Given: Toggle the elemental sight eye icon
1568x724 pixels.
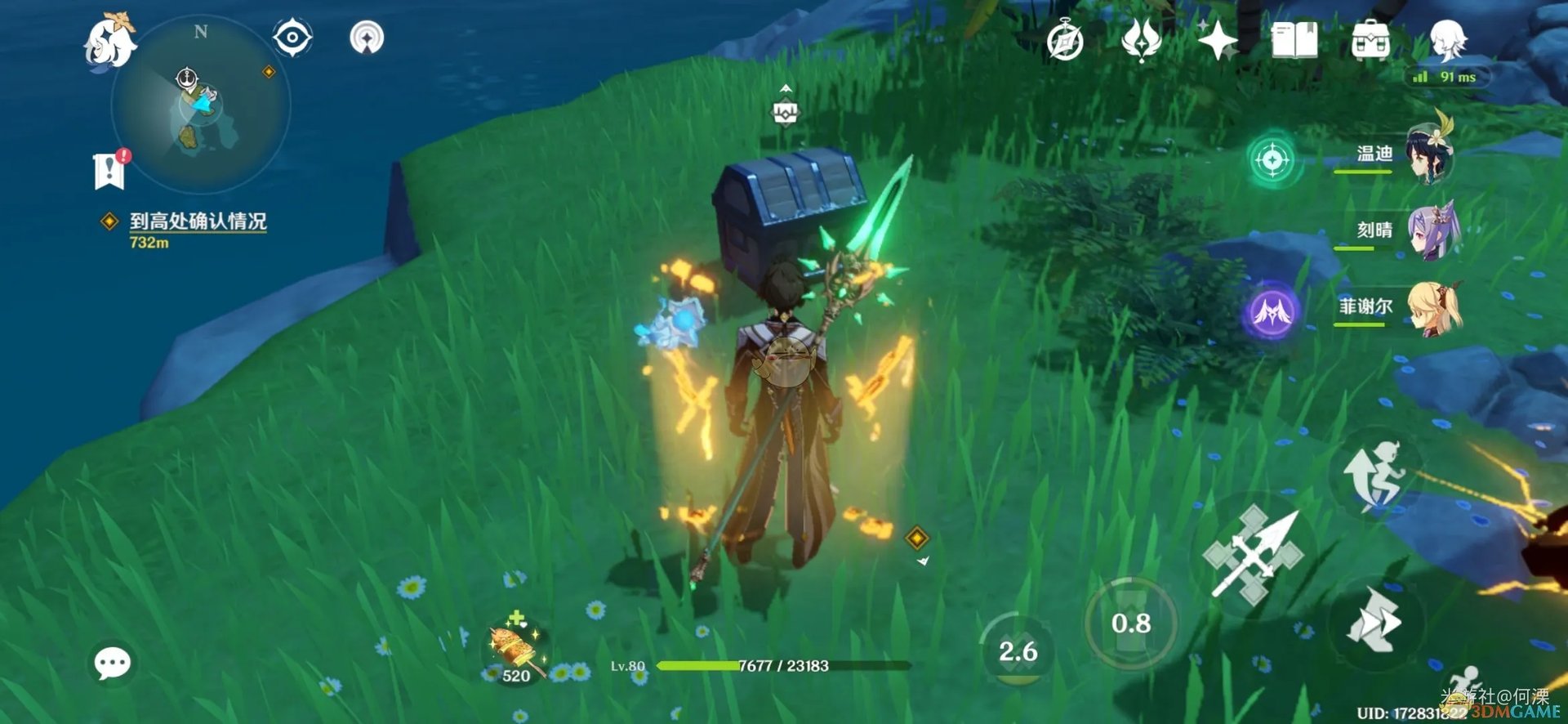Looking at the screenshot, I should pyautogui.click(x=292, y=38).
